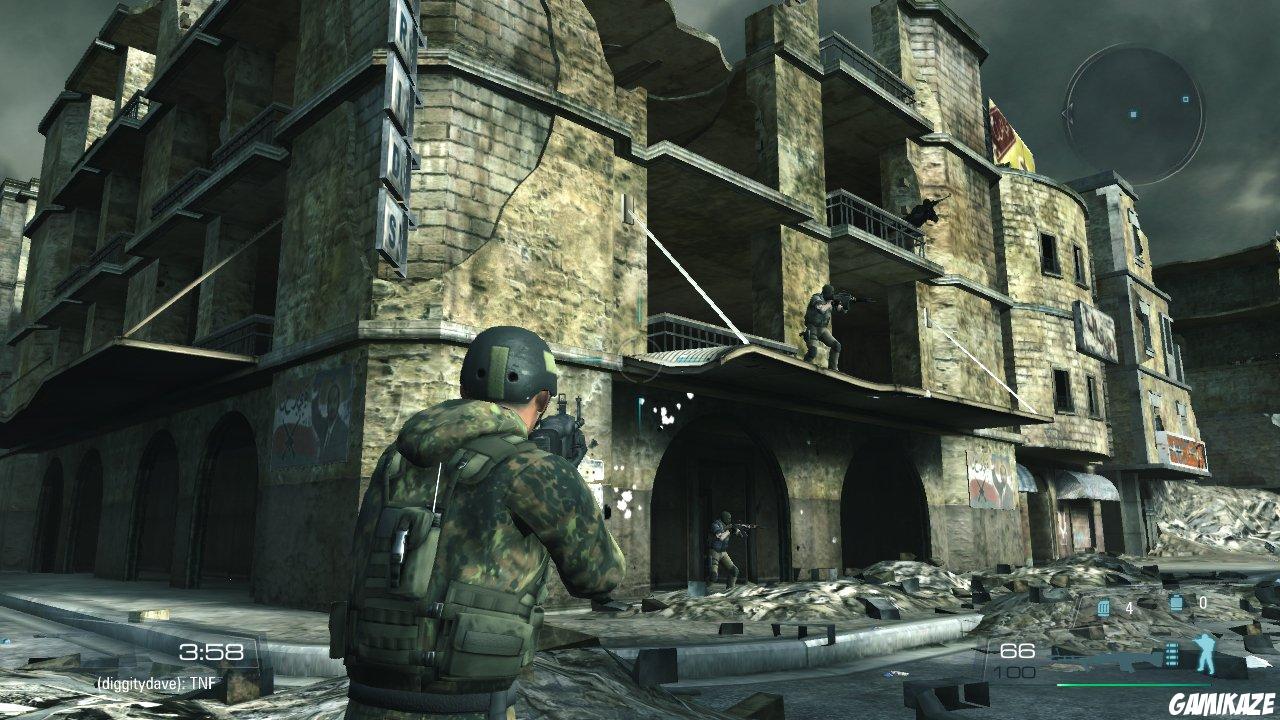The width and height of the screenshot is (1280, 720).
Task: Select the ammunition magazine icon near the weapon
Action: 1172,654
